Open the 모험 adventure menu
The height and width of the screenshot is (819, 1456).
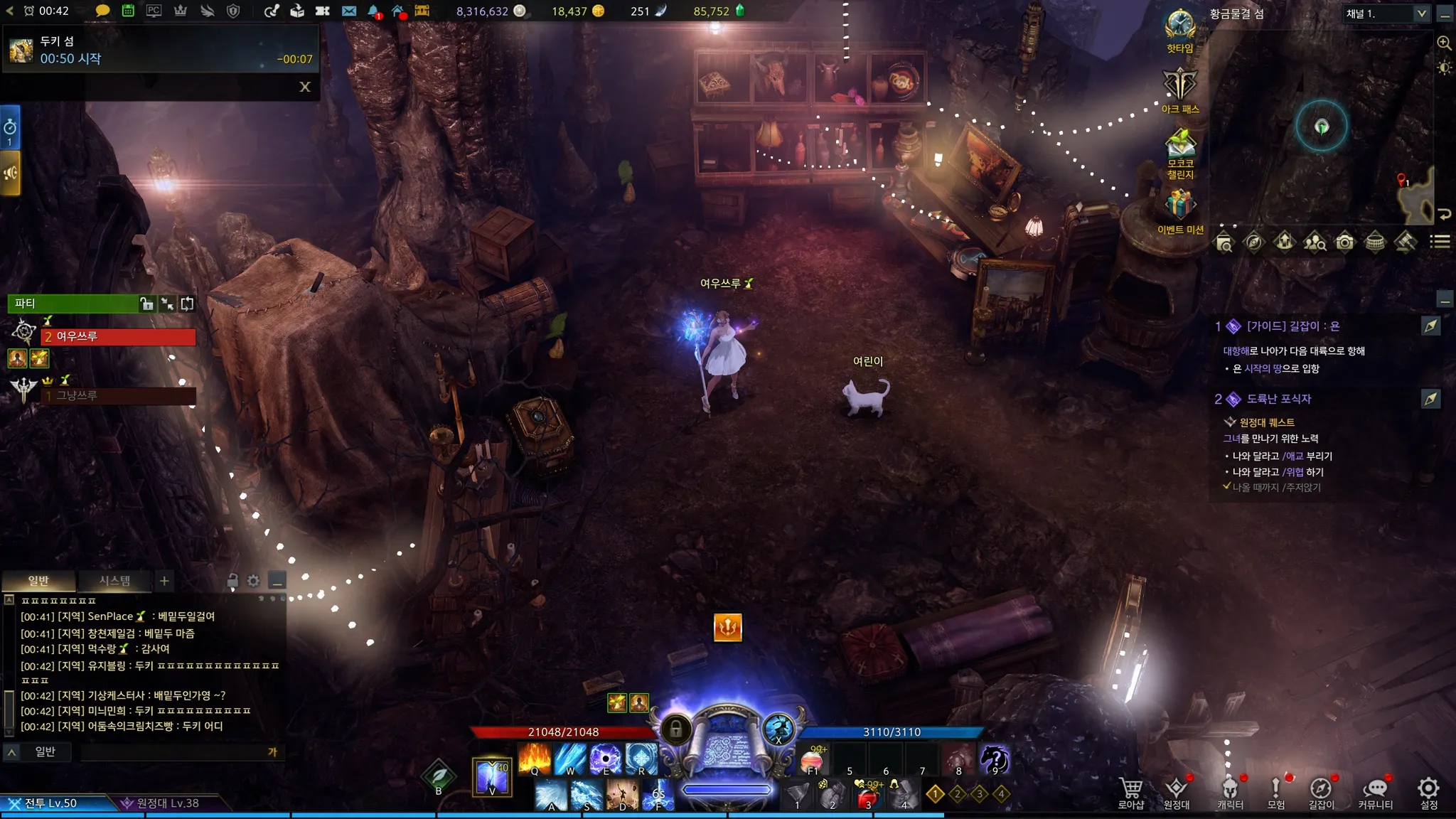click(1275, 791)
